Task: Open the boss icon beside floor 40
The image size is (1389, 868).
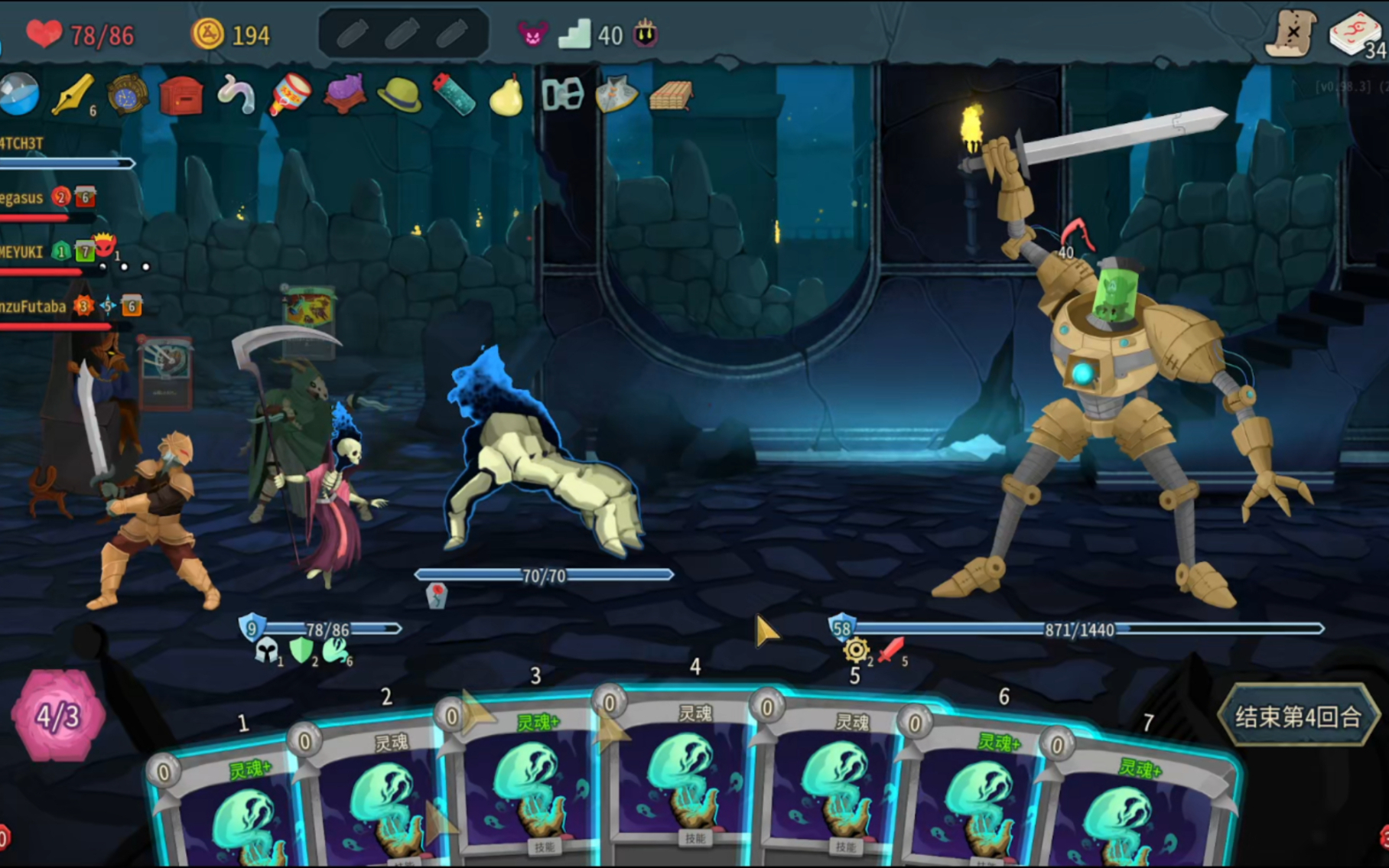Action: click(646, 34)
